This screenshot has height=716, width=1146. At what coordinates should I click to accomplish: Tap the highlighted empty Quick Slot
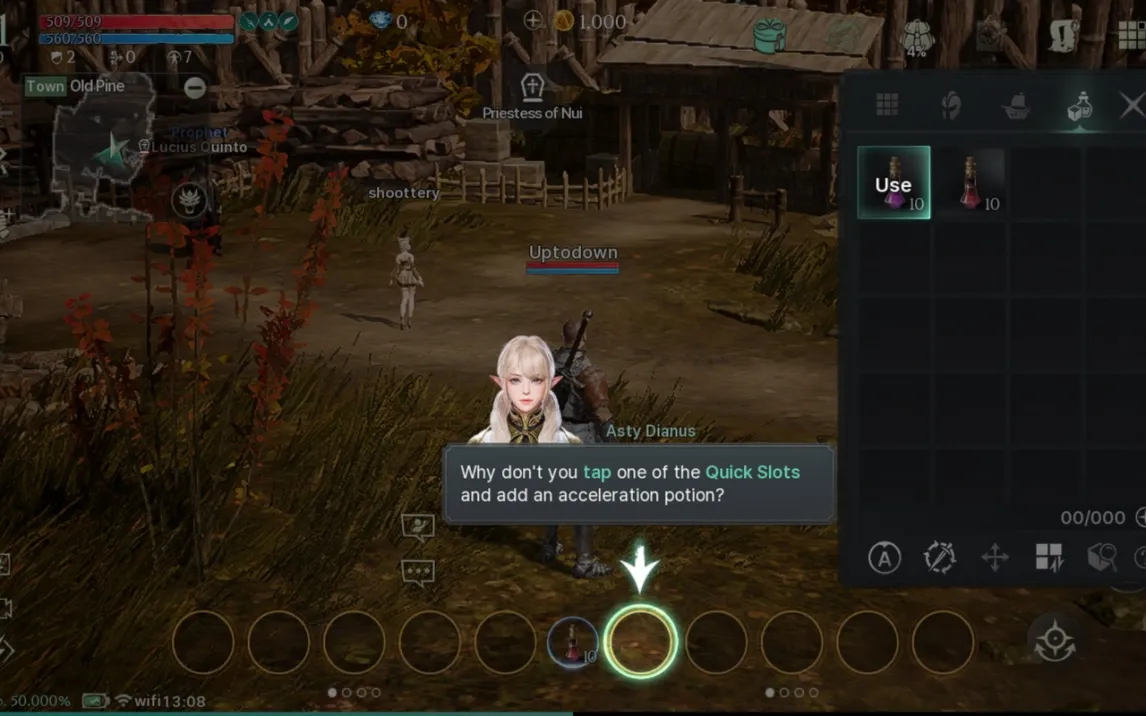point(640,642)
